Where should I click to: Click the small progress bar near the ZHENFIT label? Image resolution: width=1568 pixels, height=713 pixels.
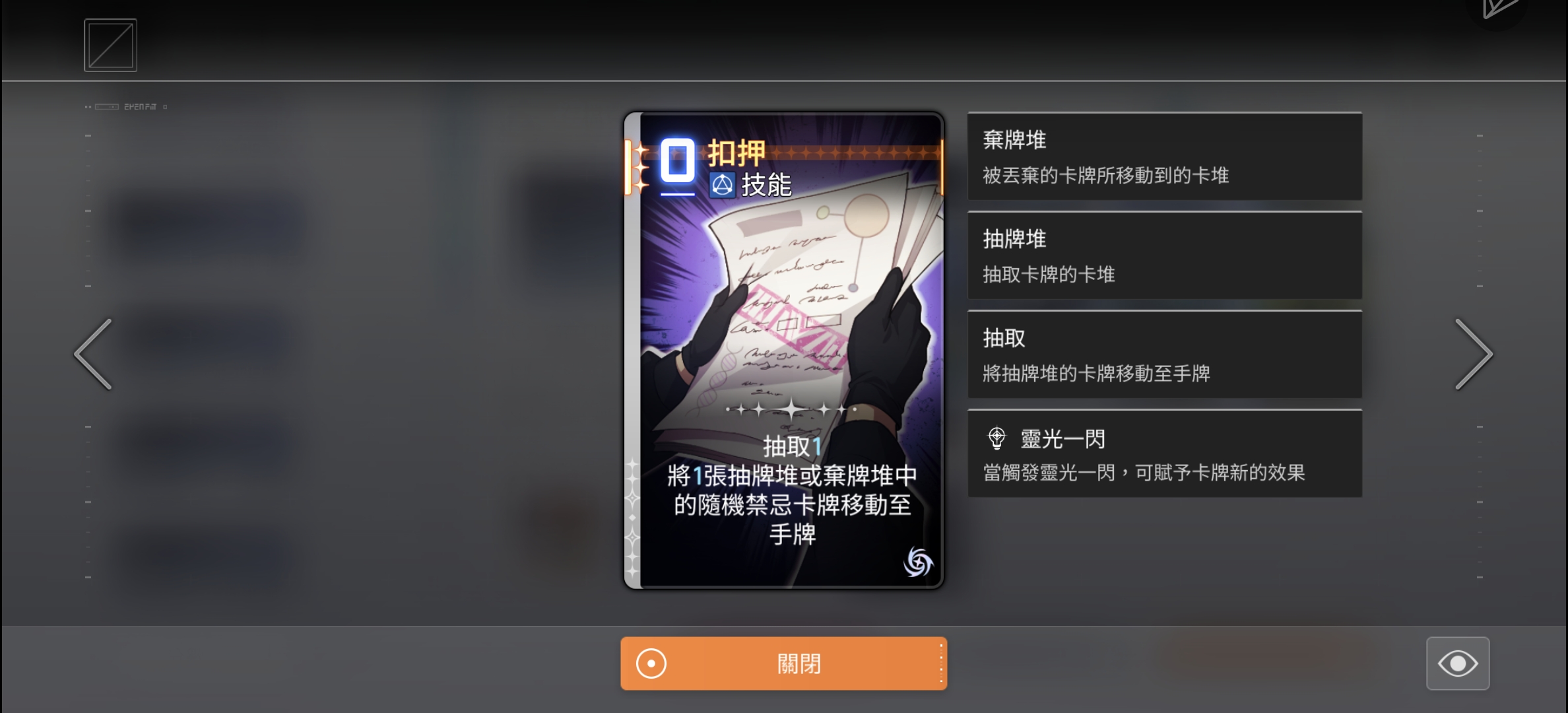[x=106, y=106]
